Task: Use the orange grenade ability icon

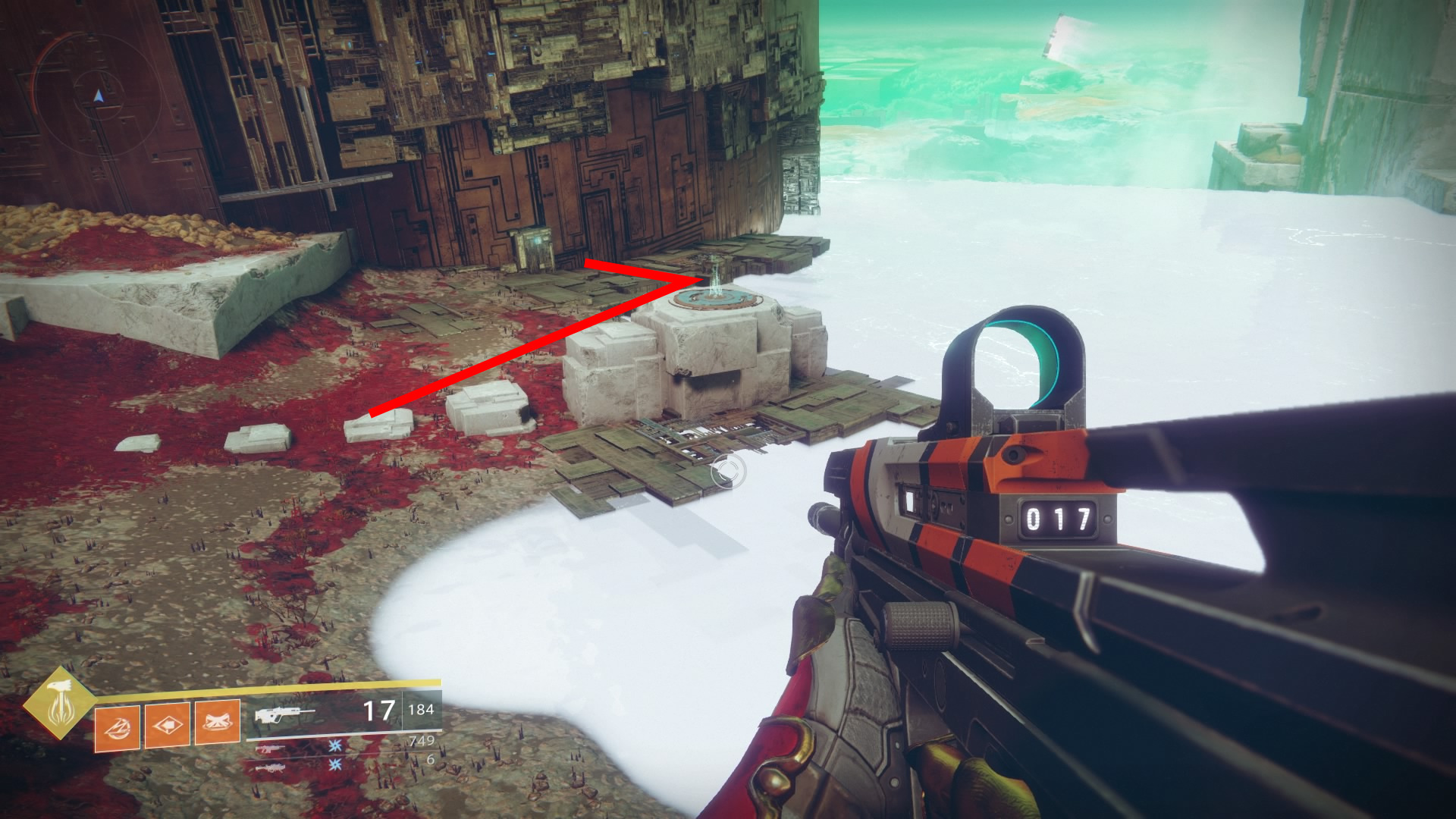Action: pos(117,726)
